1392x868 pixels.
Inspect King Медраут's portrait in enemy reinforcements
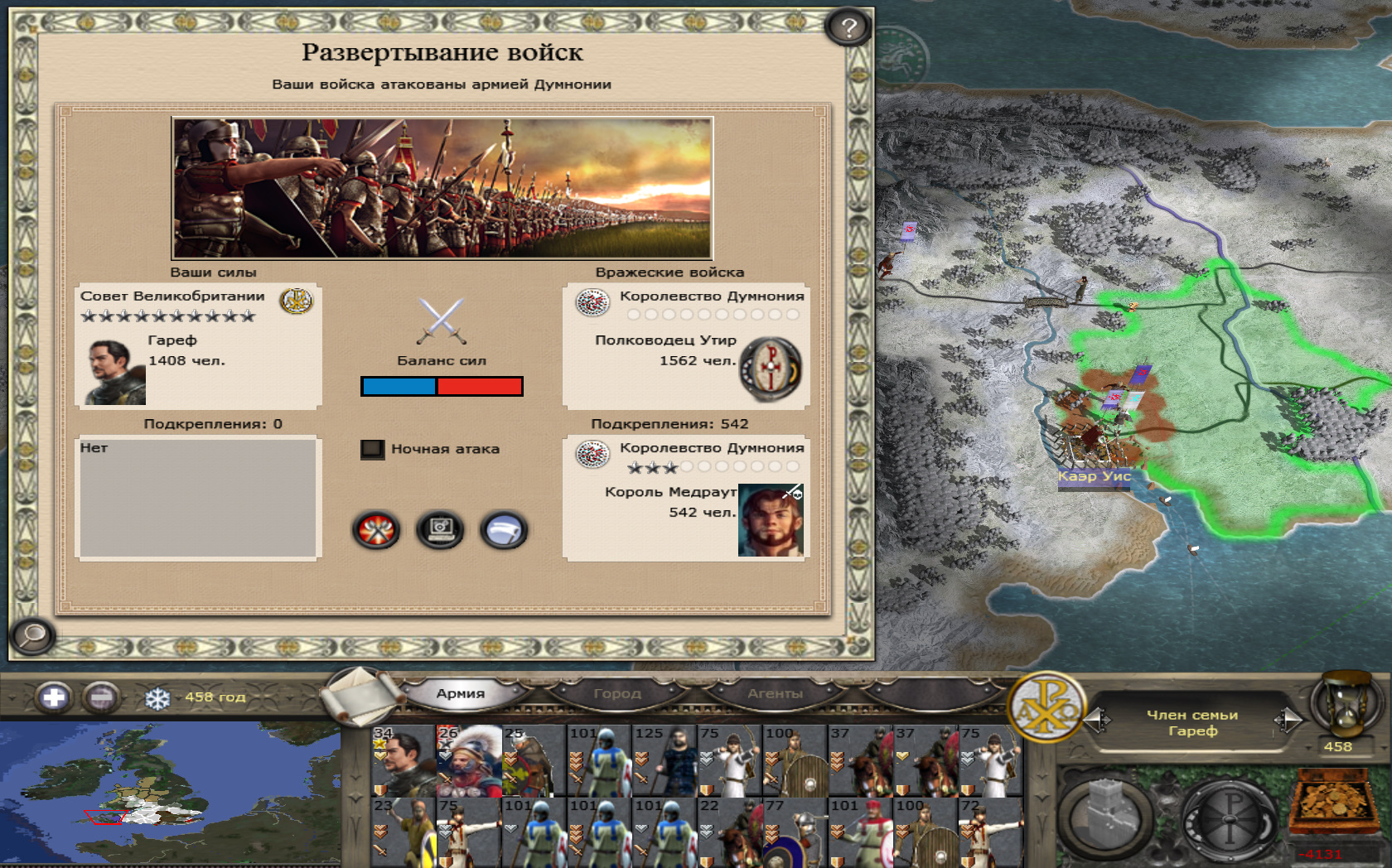tap(770, 520)
